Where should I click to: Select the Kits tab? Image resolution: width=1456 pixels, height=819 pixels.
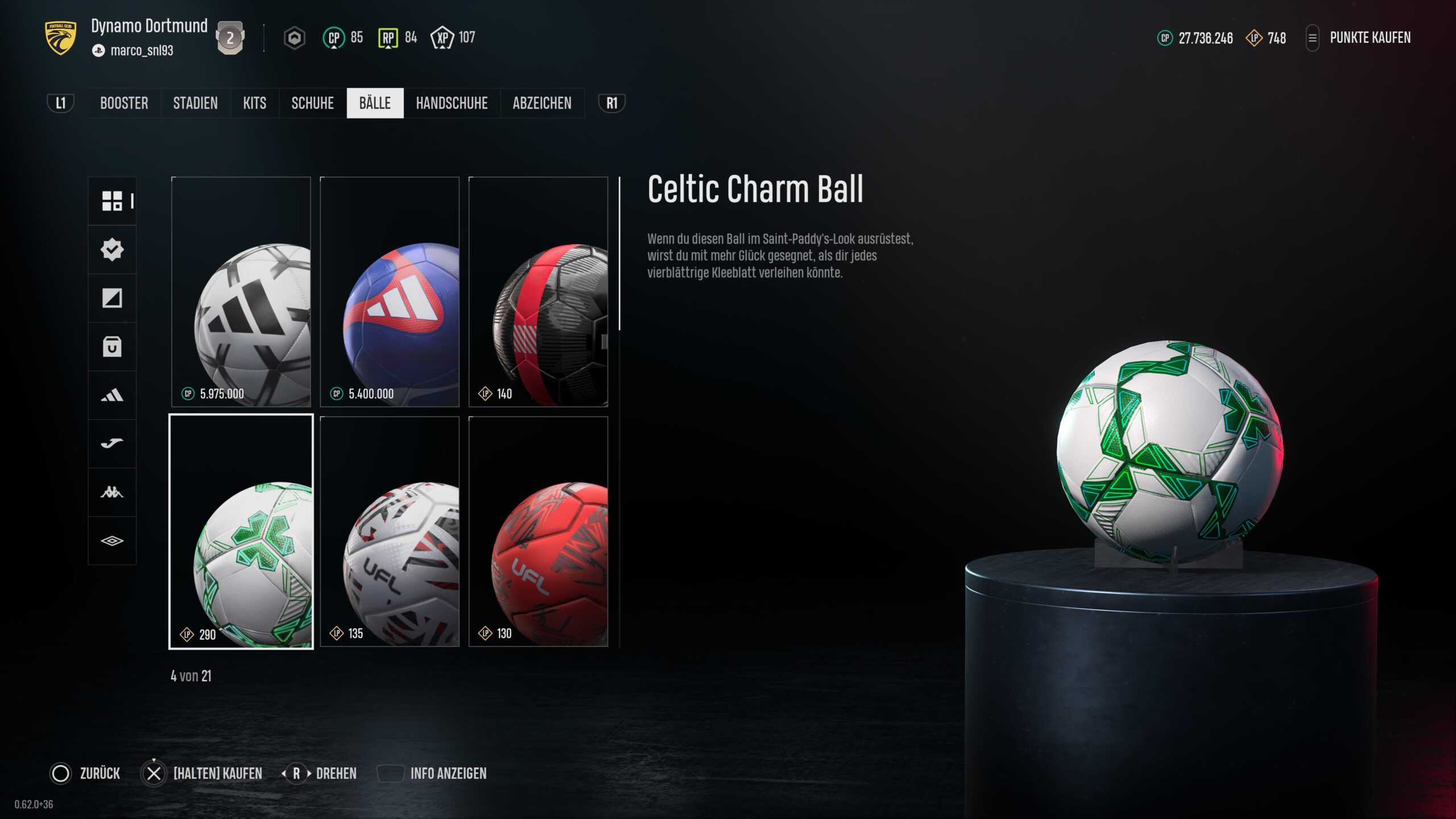point(254,103)
